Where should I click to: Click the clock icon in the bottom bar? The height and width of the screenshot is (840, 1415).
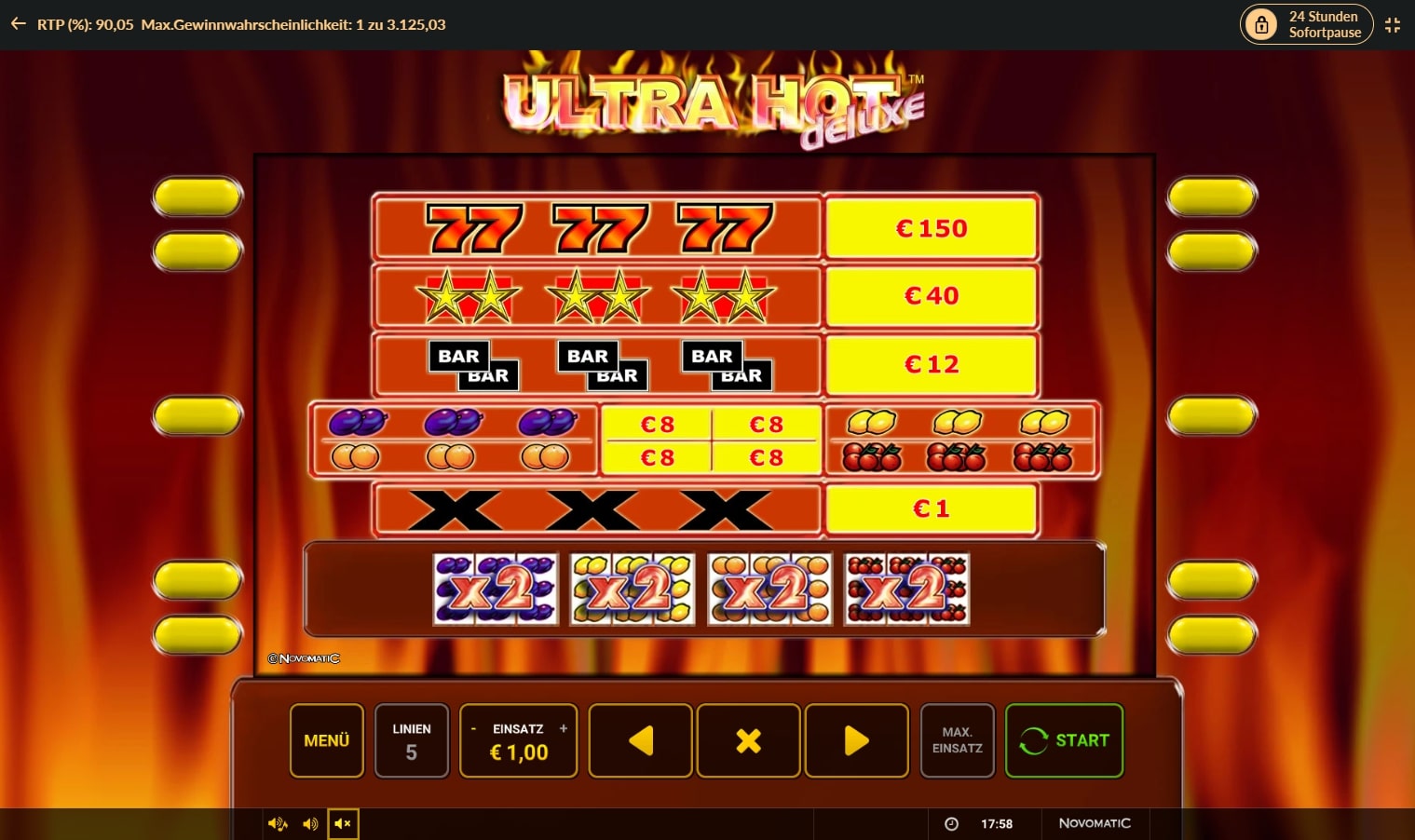[x=951, y=823]
